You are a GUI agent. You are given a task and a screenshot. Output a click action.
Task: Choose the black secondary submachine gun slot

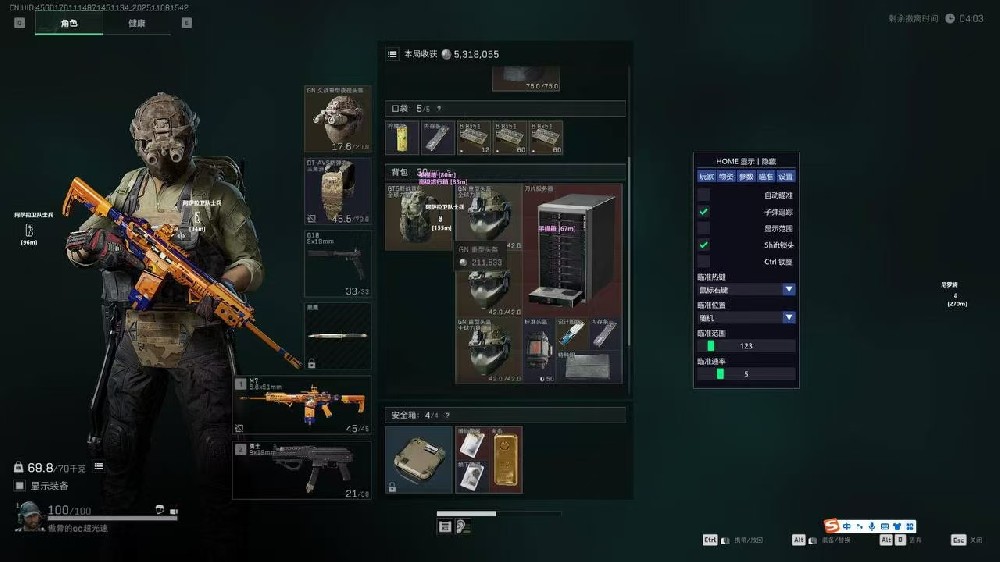pyautogui.click(x=302, y=470)
